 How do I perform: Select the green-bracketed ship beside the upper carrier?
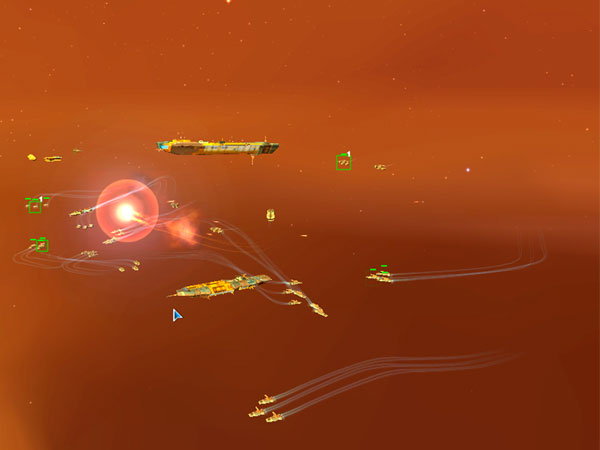click(x=343, y=162)
